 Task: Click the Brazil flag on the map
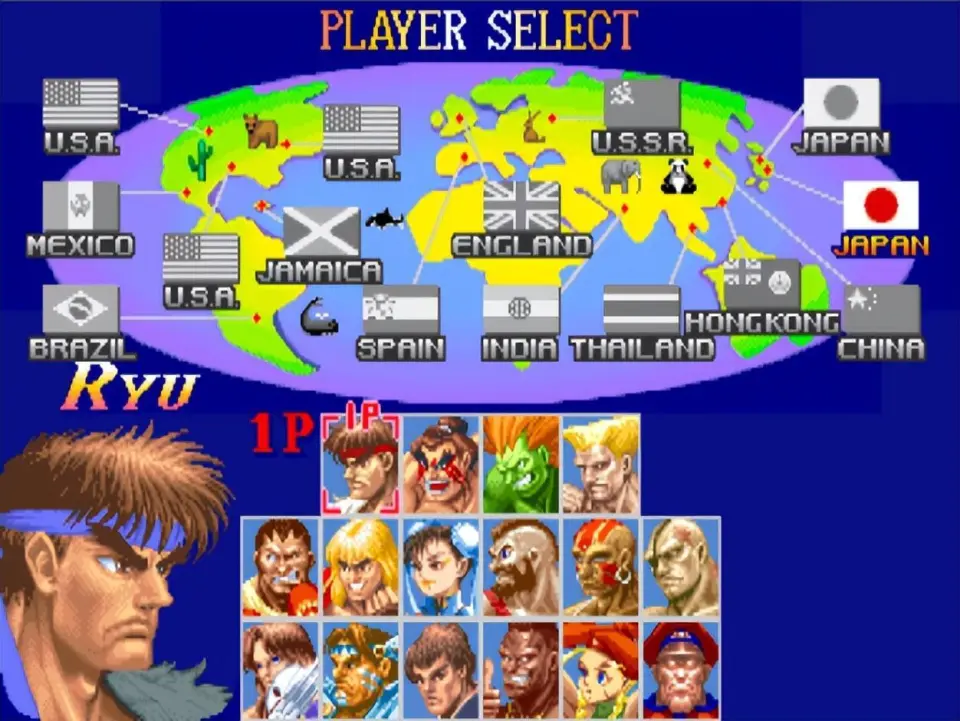click(81, 310)
